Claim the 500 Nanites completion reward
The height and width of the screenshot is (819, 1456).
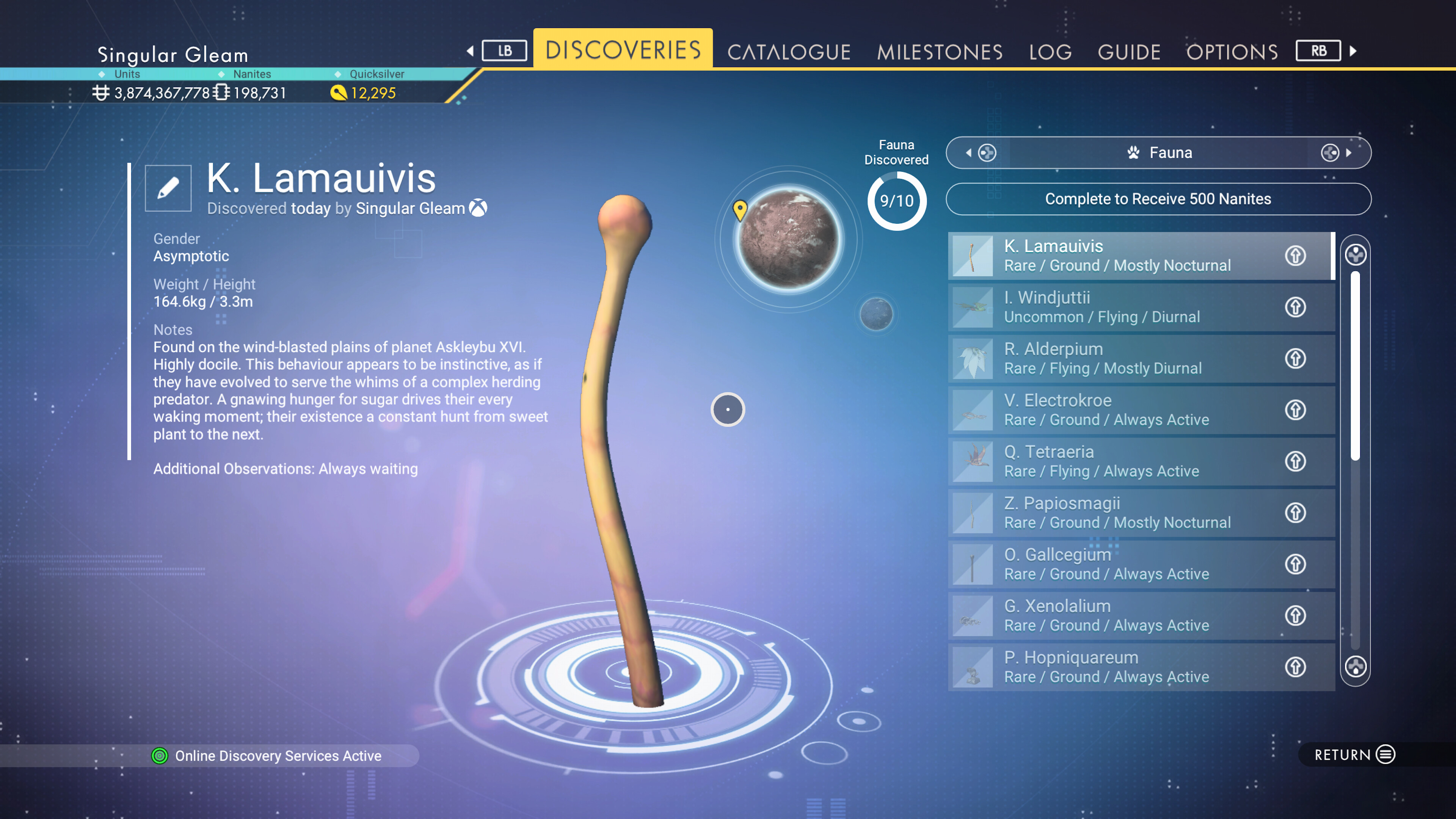click(1158, 199)
